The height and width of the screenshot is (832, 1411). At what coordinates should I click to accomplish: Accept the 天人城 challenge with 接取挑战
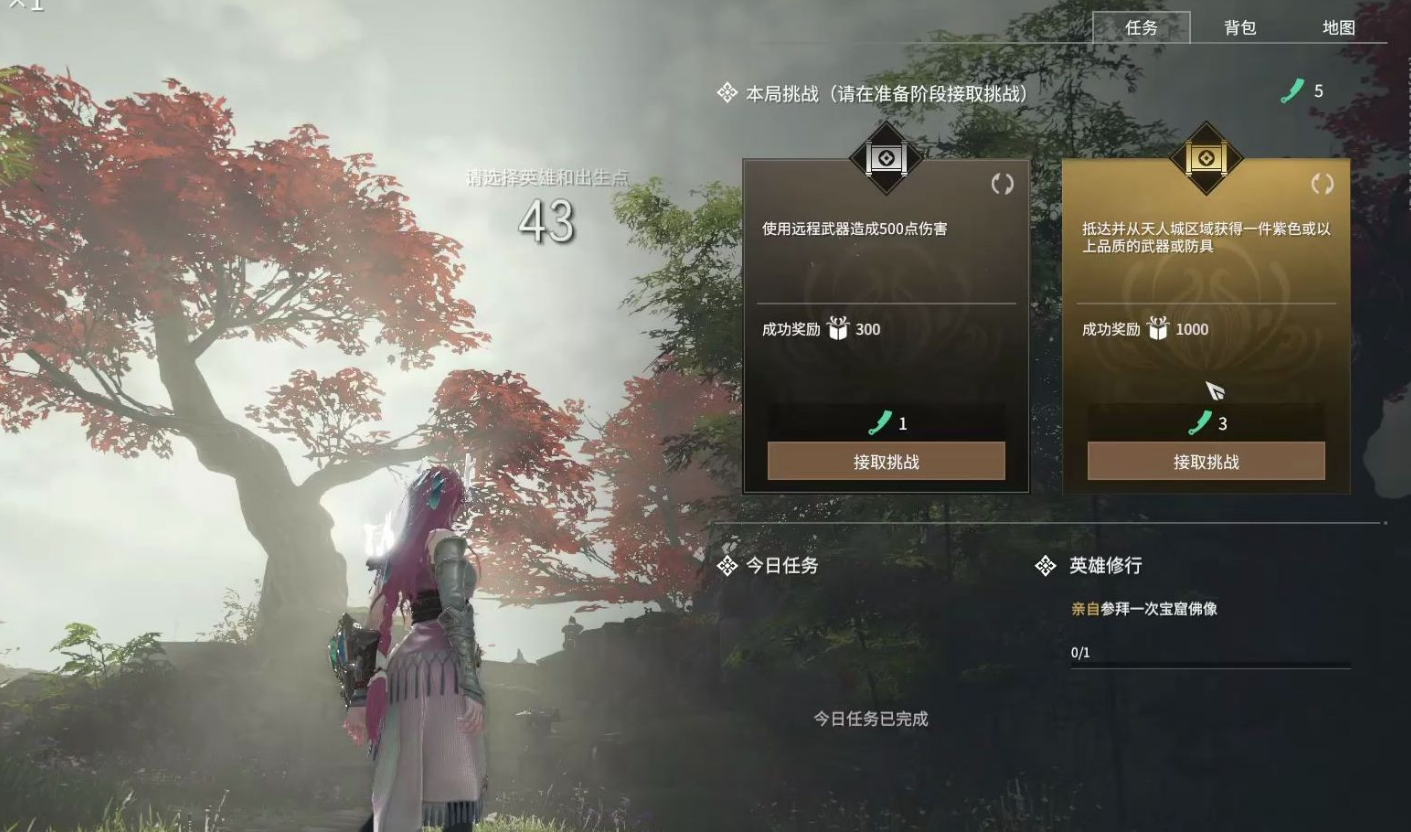(x=1205, y=461)
